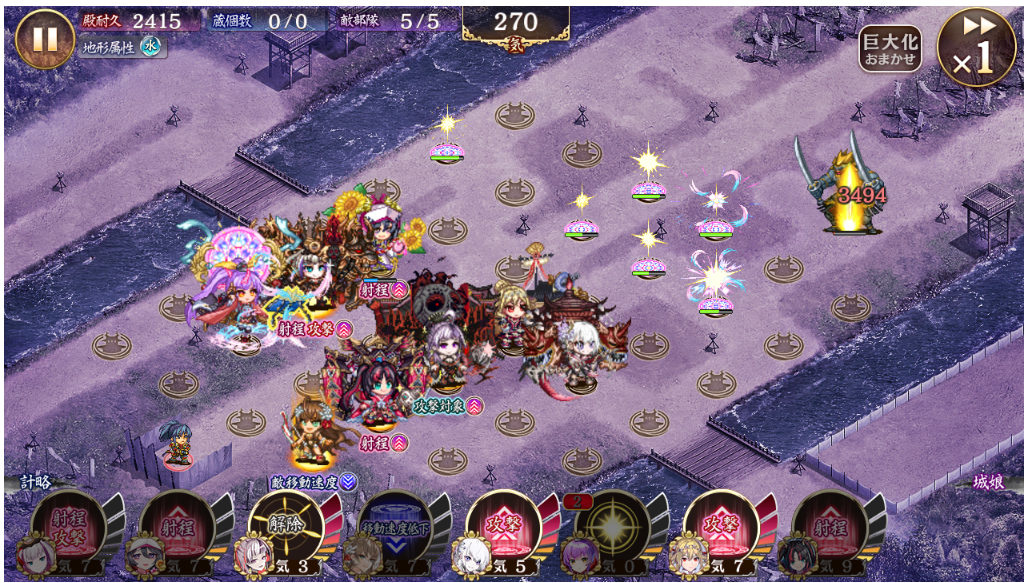Tap the 巨大化 おまかせ auto-enlarge button
1030x583 pixels.
[x=890, y=48]
